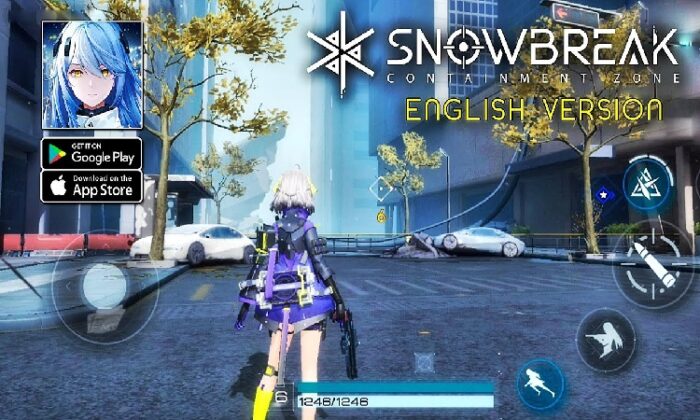Click the blue-haired character app icon
This screenshot has width=700, height=420.
(x=91, y=75)
